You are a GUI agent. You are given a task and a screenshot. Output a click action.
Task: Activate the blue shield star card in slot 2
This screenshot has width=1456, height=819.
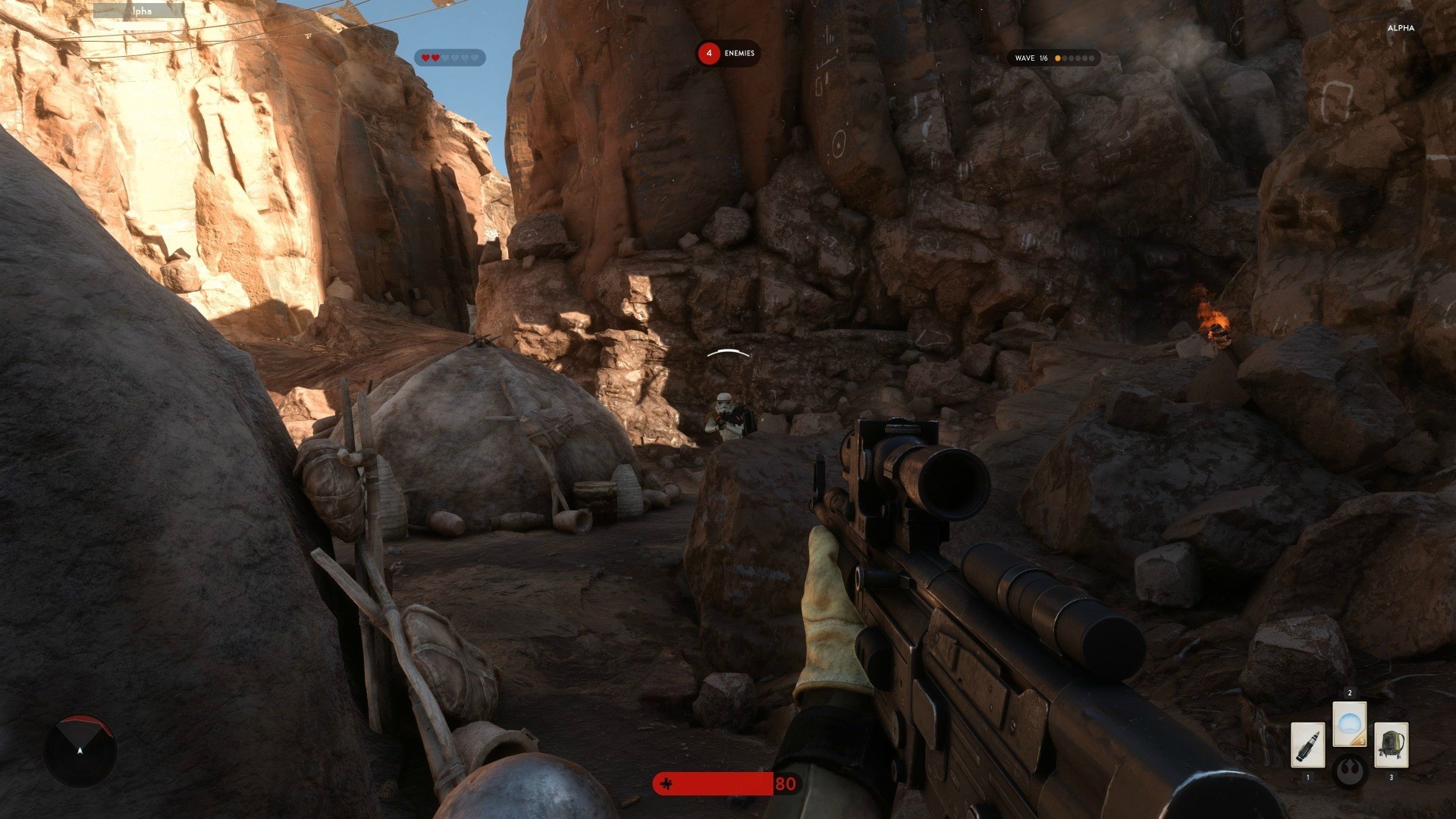pyautogui.click(x=1349, y=723)
